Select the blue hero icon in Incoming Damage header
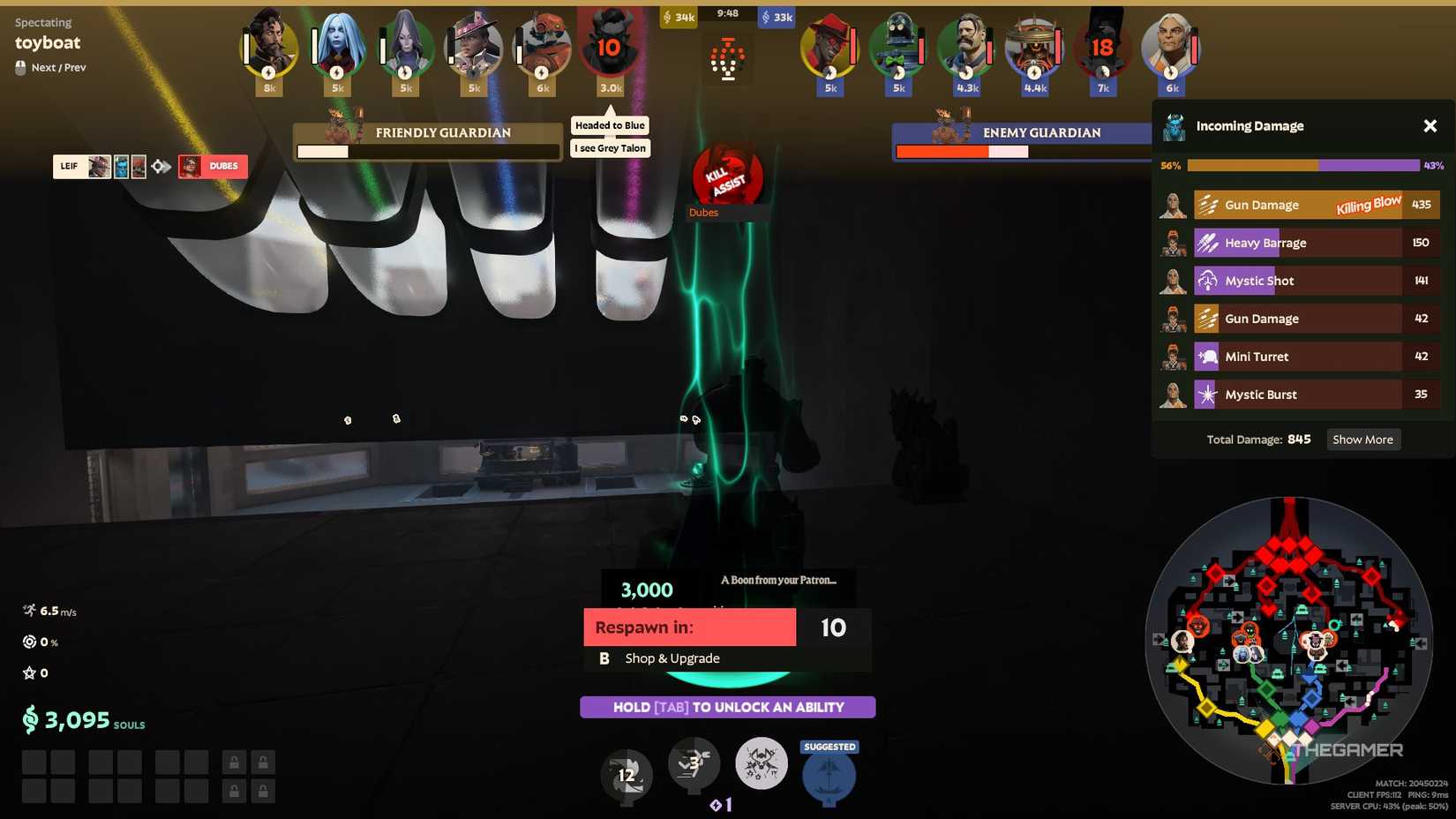Image resolution: width=1456 pixels, height=819 pixels. coord(1173,125)
